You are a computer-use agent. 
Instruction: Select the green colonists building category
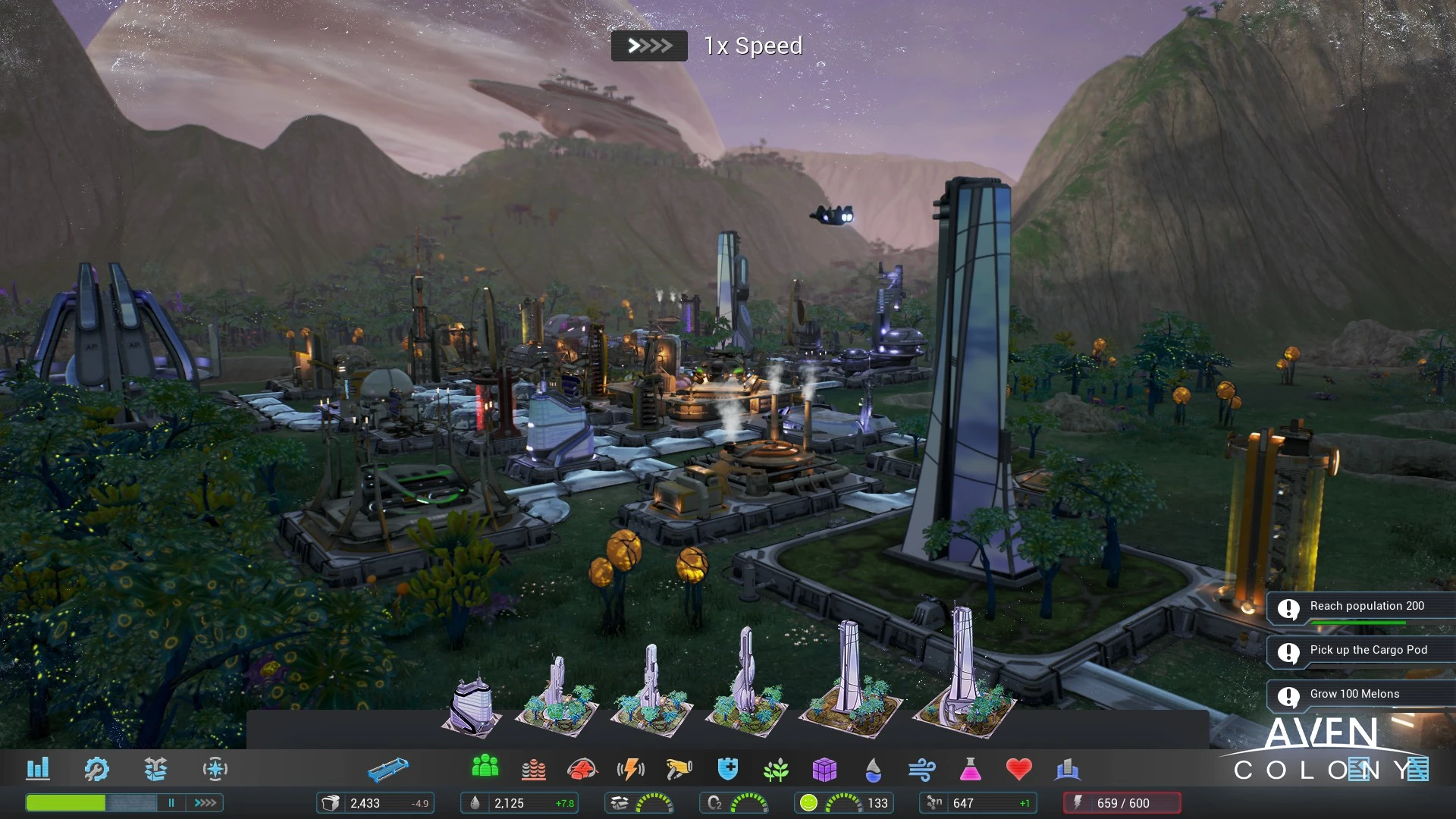pos(485,767)
